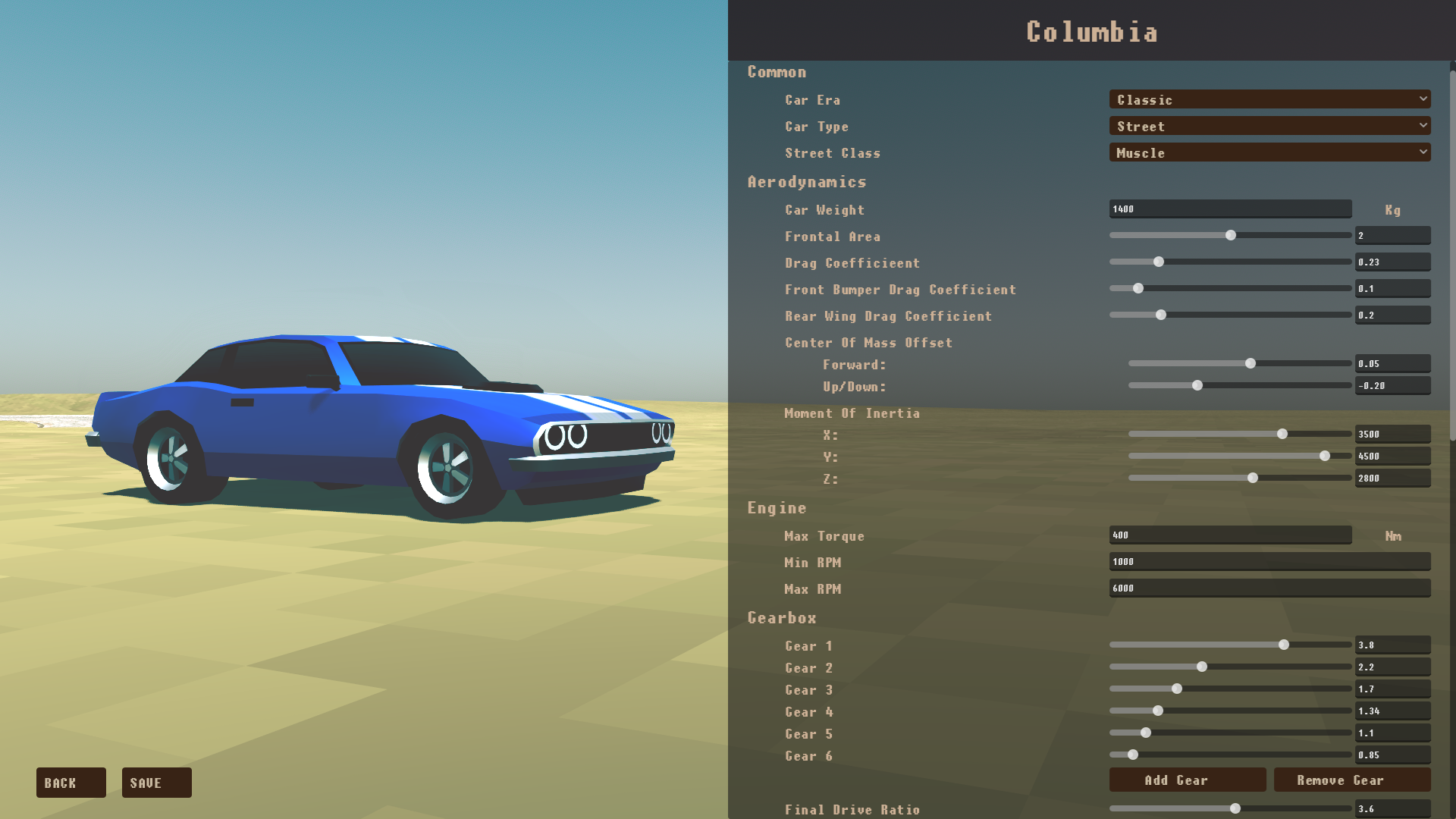1456x819 pixels.
Task: Click the Gear 6 value box showing 0.85
Action: coord(1393,755)
